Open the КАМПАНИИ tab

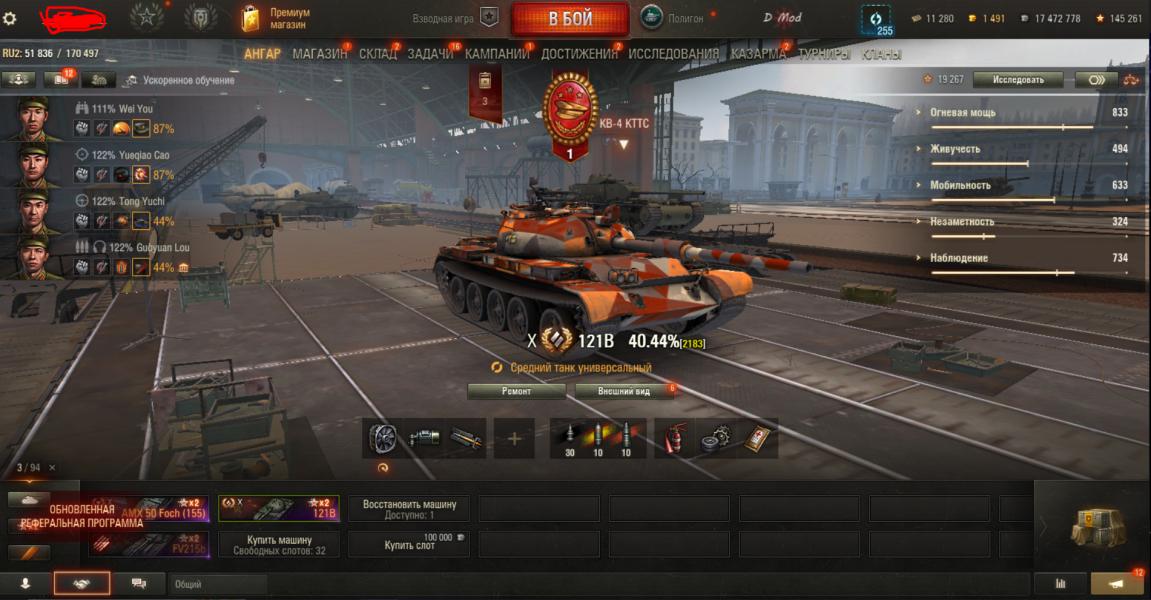(497, 54)
